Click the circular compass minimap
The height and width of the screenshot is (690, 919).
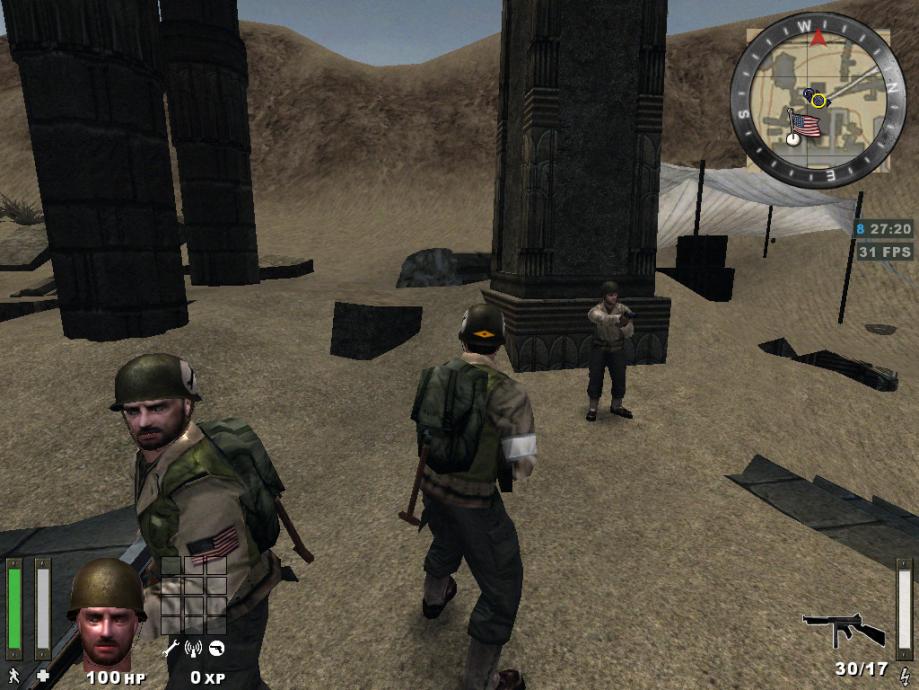point(818,100)
